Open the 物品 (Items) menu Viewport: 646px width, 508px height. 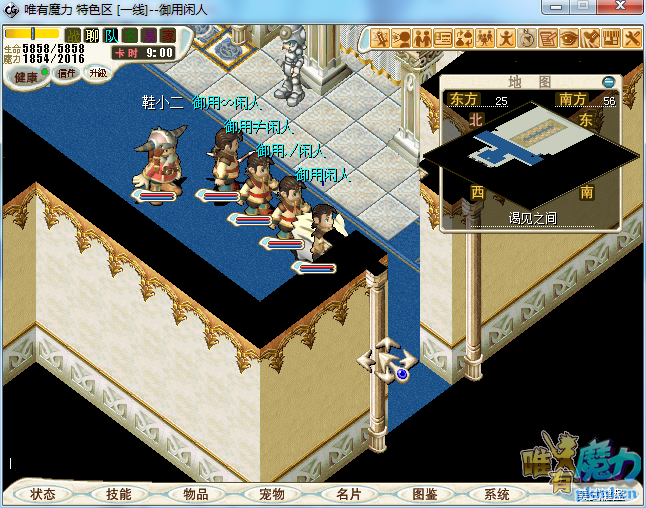tap(196, 494)
